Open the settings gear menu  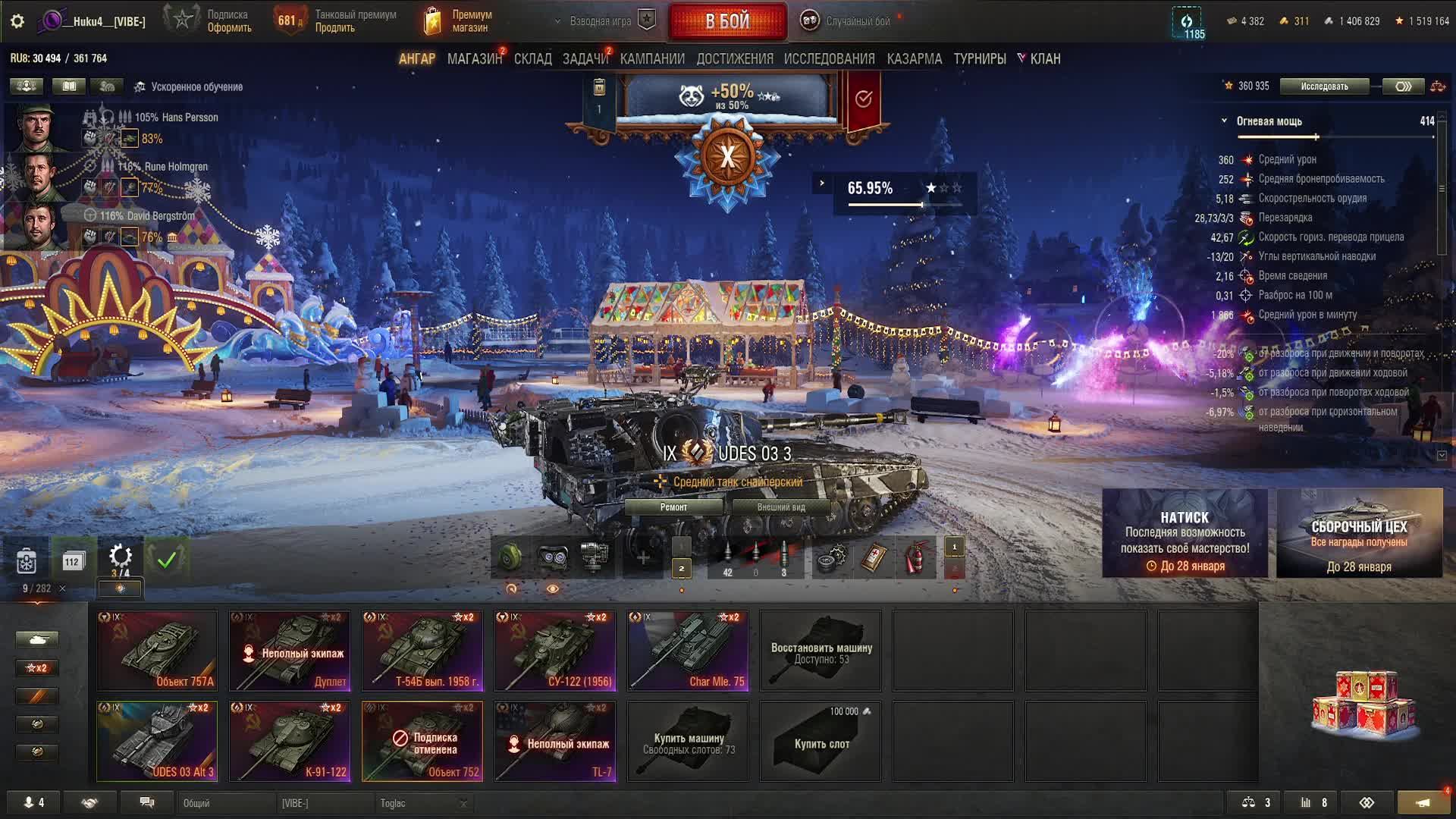pyautogui.click(x=17, y=21)
